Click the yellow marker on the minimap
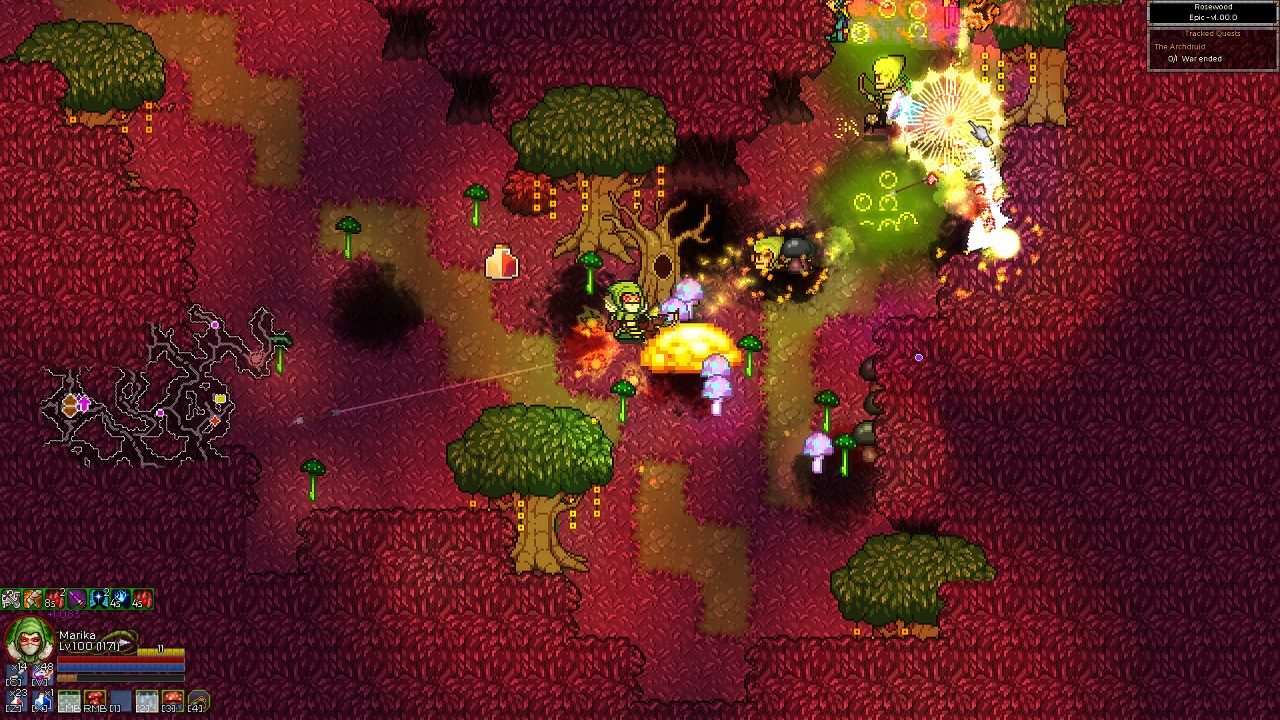 pos(219,400)
